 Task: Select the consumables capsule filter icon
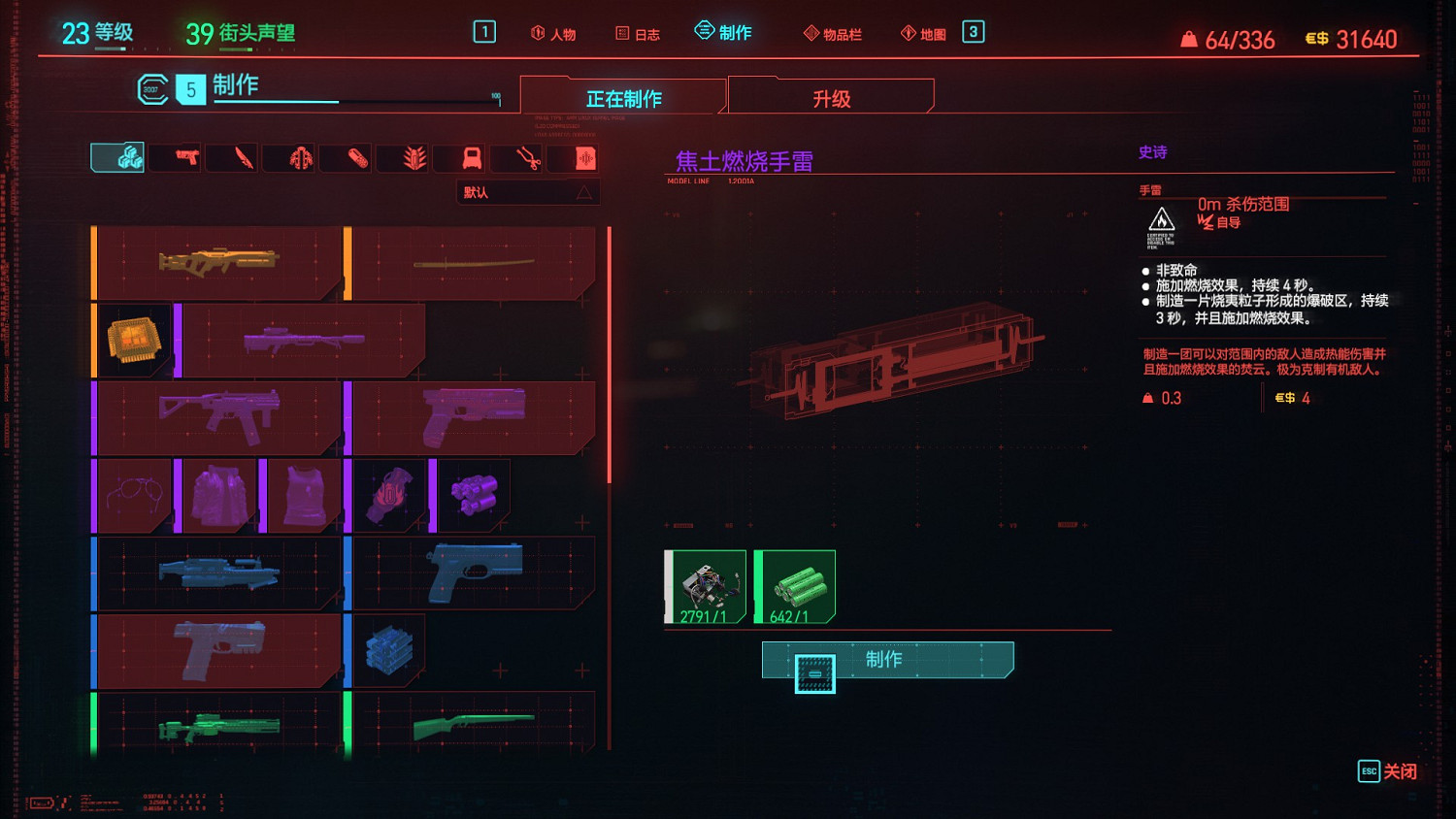pos(346,157)
